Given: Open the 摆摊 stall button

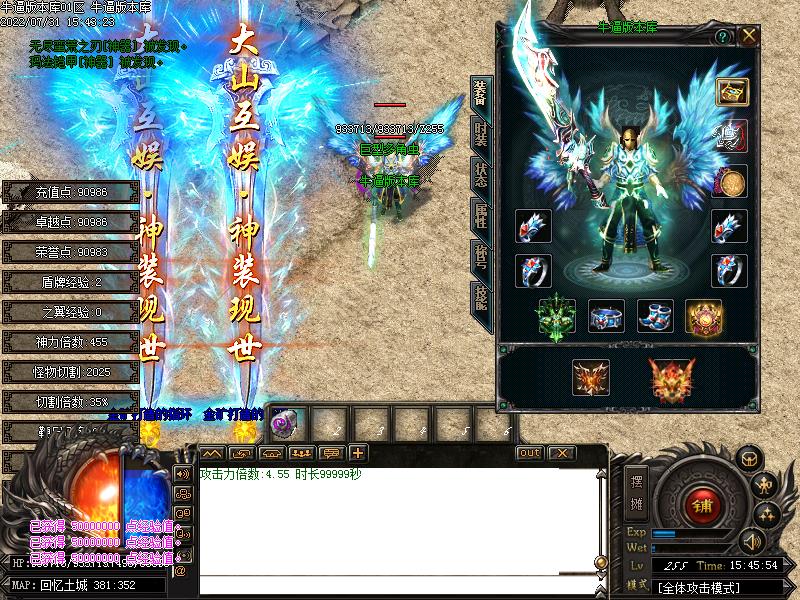Looking at the screenshot, I should [637, 488].
